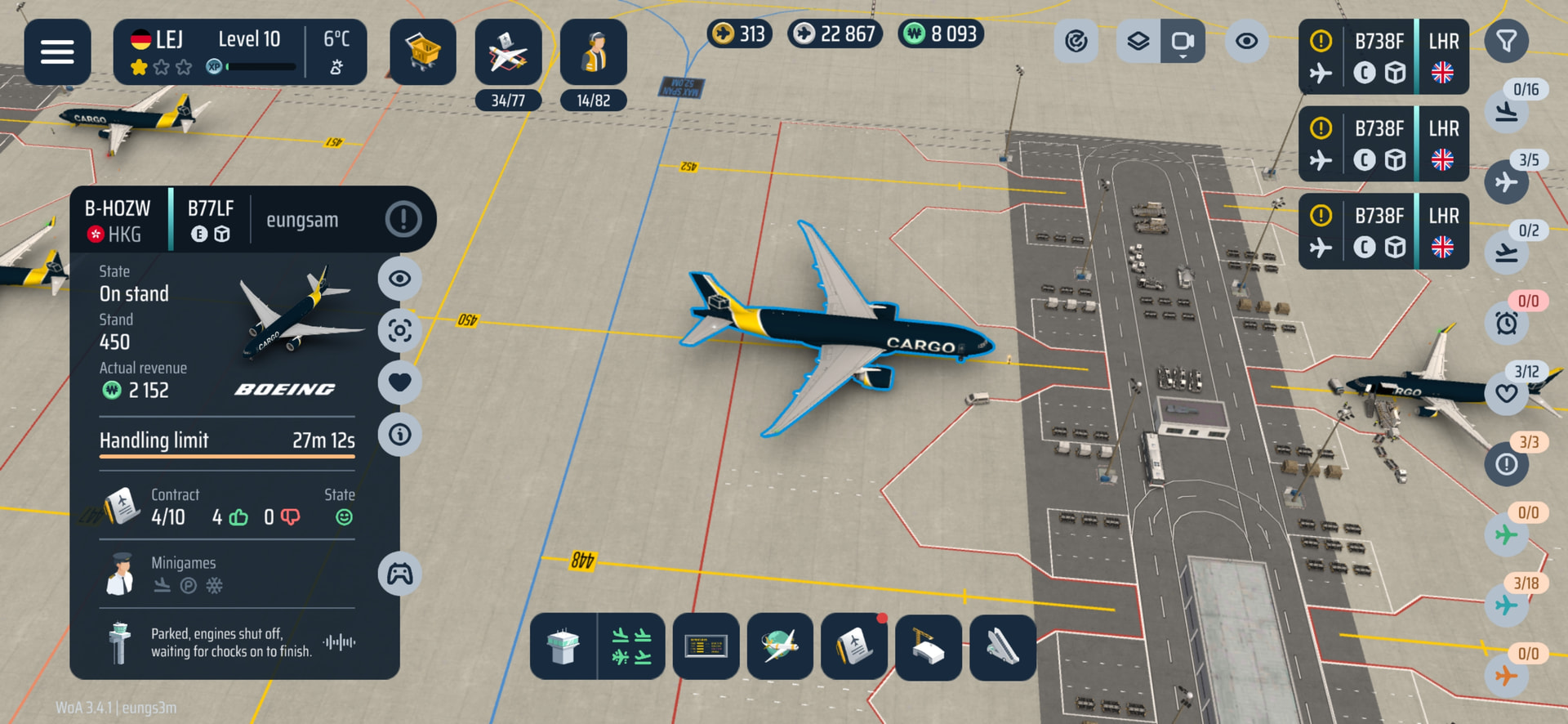
Task: Open the hamburger main menu
Action: point(57,52)
